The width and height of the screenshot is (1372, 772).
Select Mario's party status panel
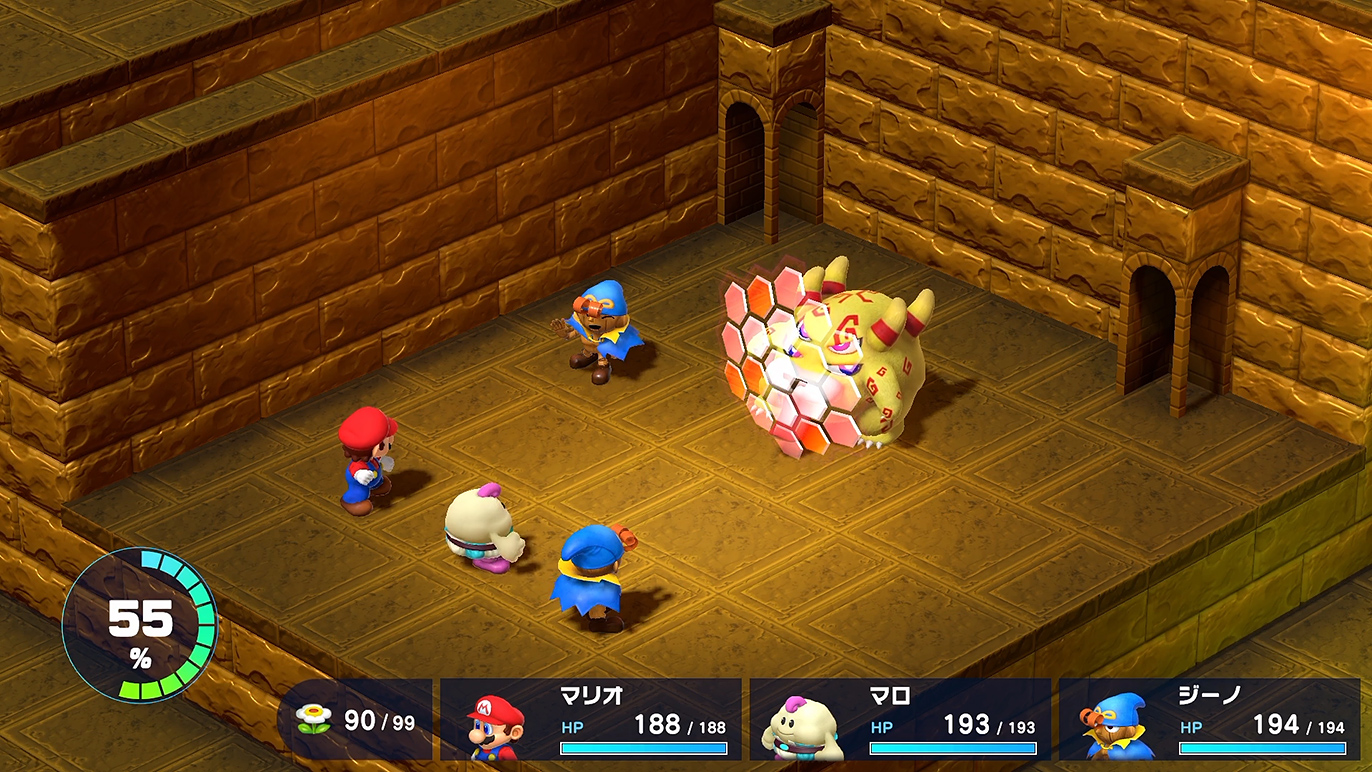591,719
